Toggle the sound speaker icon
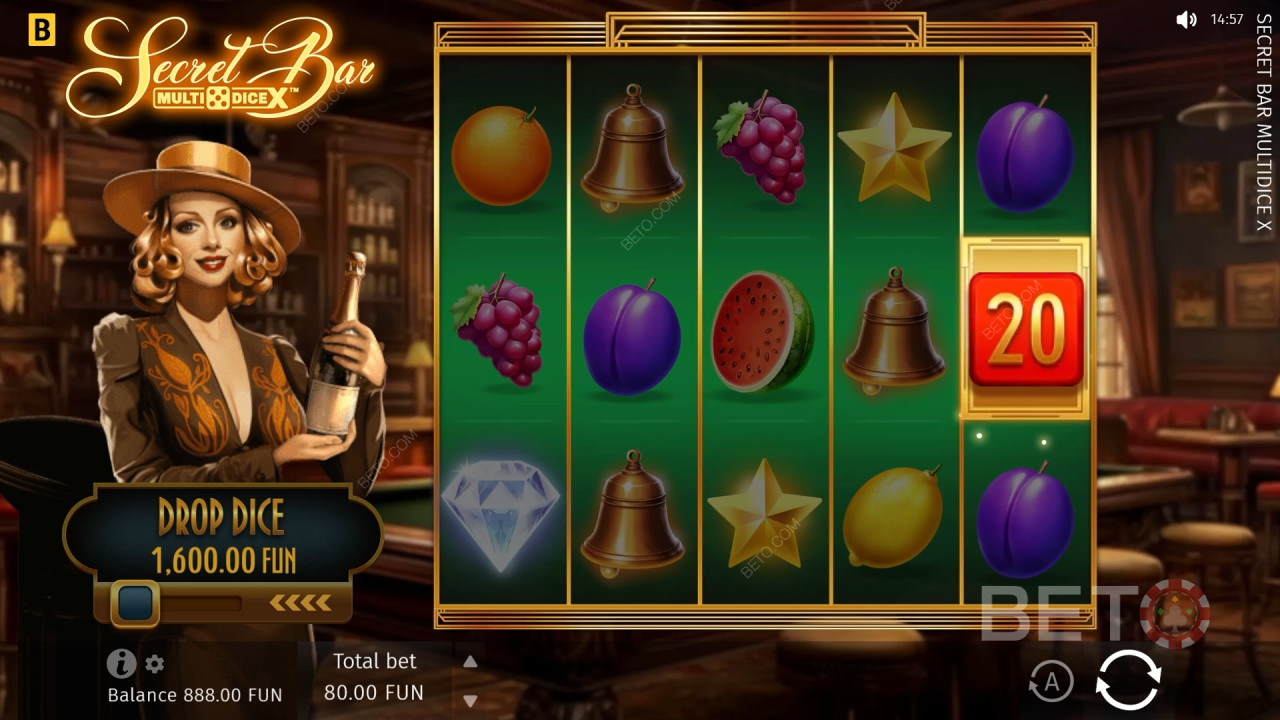This screenshot has width=1280, height=720. [x=1186, y=19]
